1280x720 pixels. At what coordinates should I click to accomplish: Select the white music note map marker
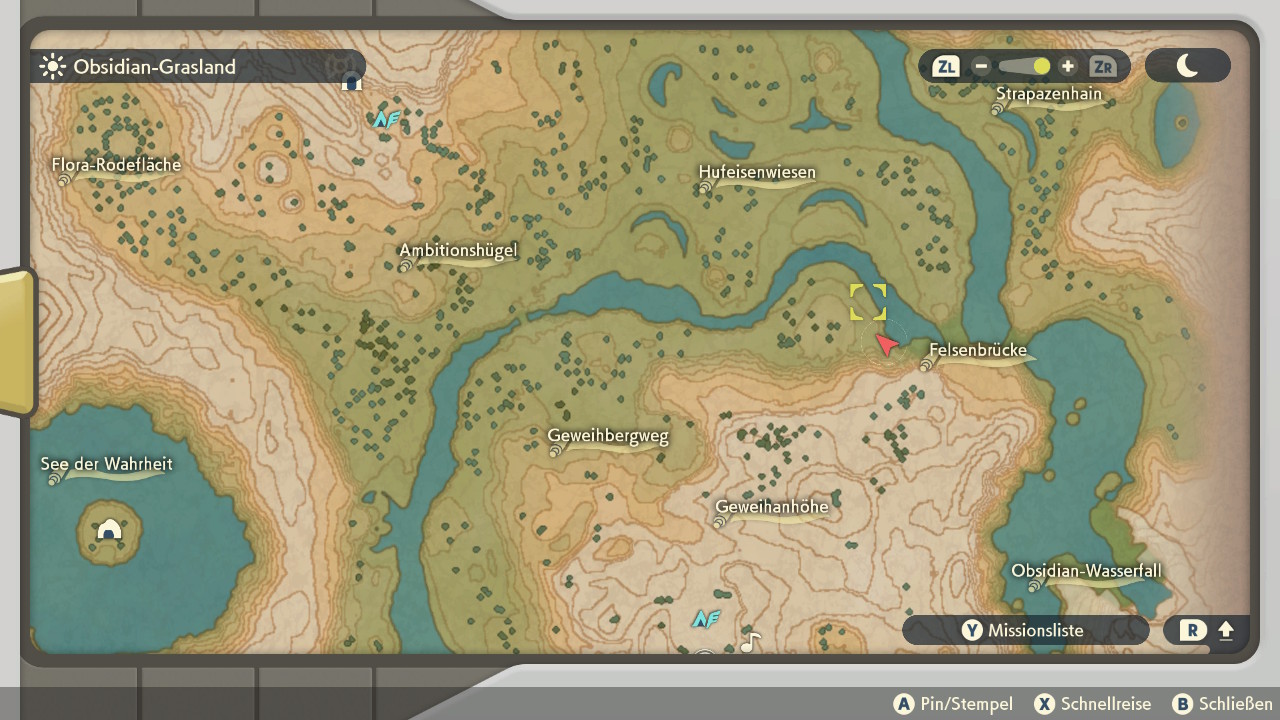click(x=750, y=642)
